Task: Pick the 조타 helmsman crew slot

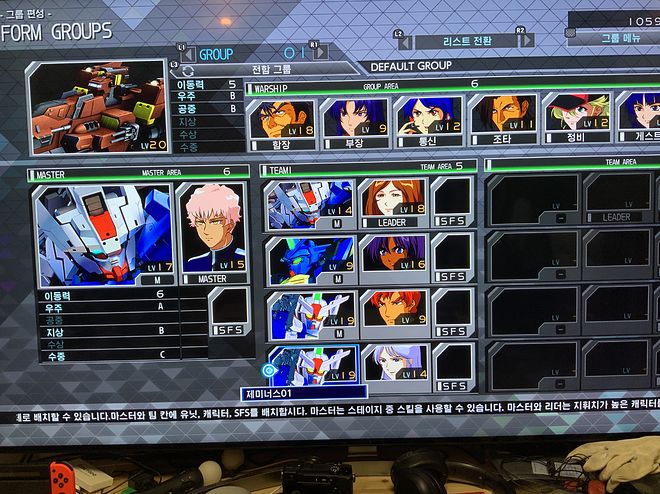Action: point(502,122)
